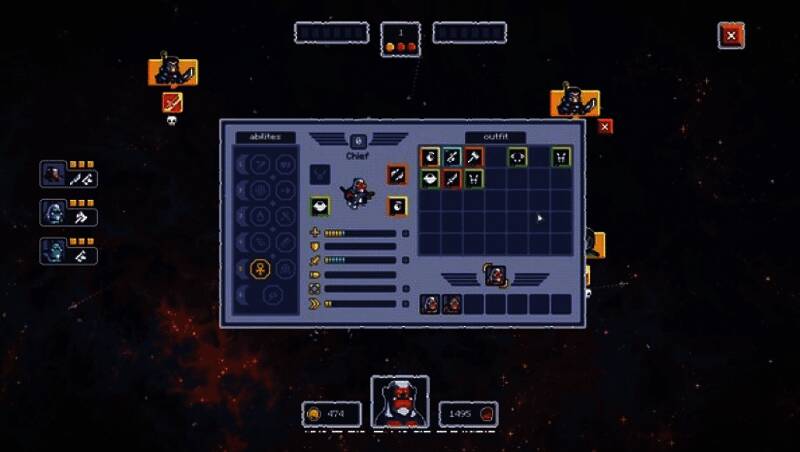The image size is (800, 452).
Task: Click the captain portrait at bottom center
Action: pyautogui.click(x=400, y=402)
